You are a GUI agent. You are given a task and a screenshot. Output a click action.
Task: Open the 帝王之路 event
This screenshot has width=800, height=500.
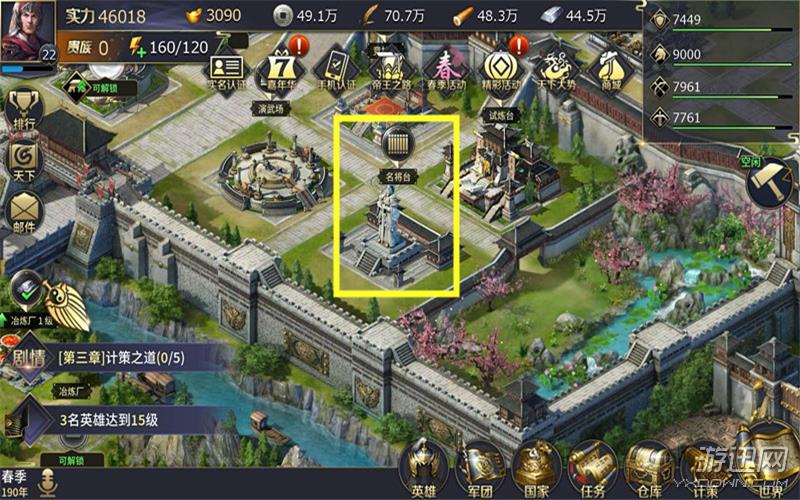pyautogui.click(x=390, y=68)
